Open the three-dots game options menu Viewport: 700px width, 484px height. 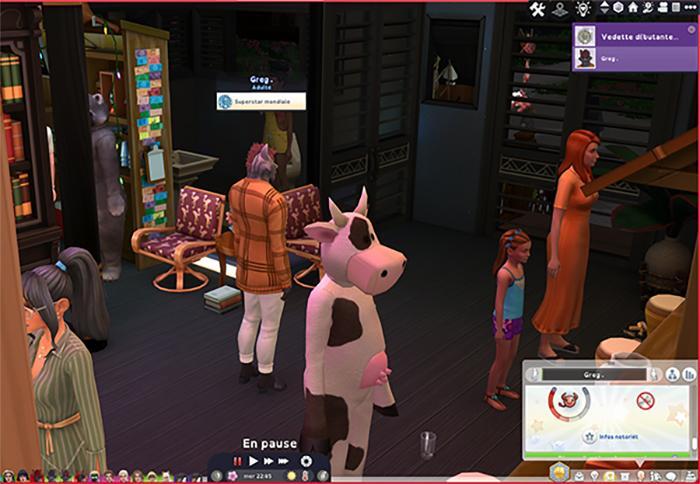[689, 9]
